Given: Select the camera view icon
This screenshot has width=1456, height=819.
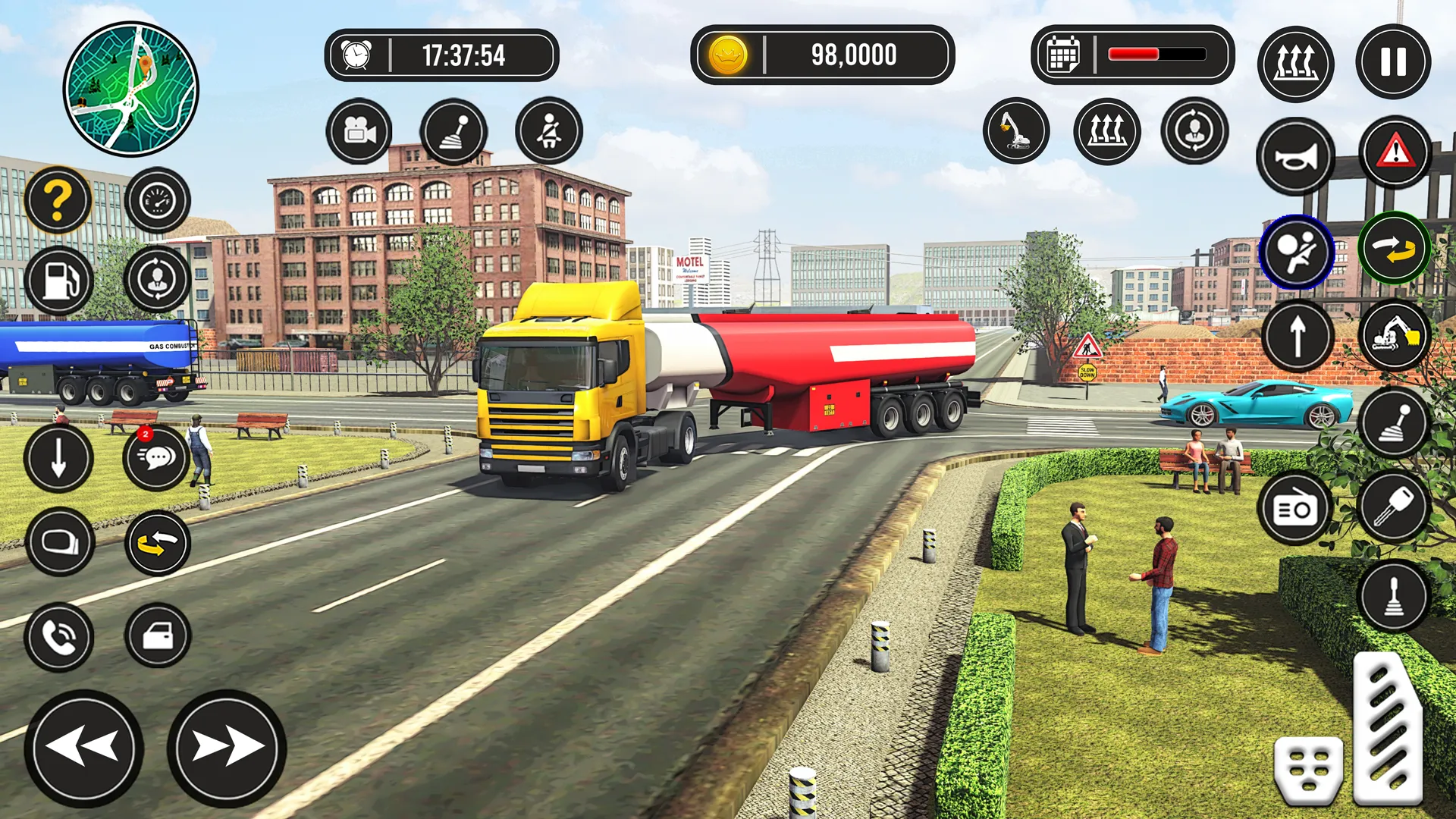Looking at the screenshot, I should tap(359, 130).
